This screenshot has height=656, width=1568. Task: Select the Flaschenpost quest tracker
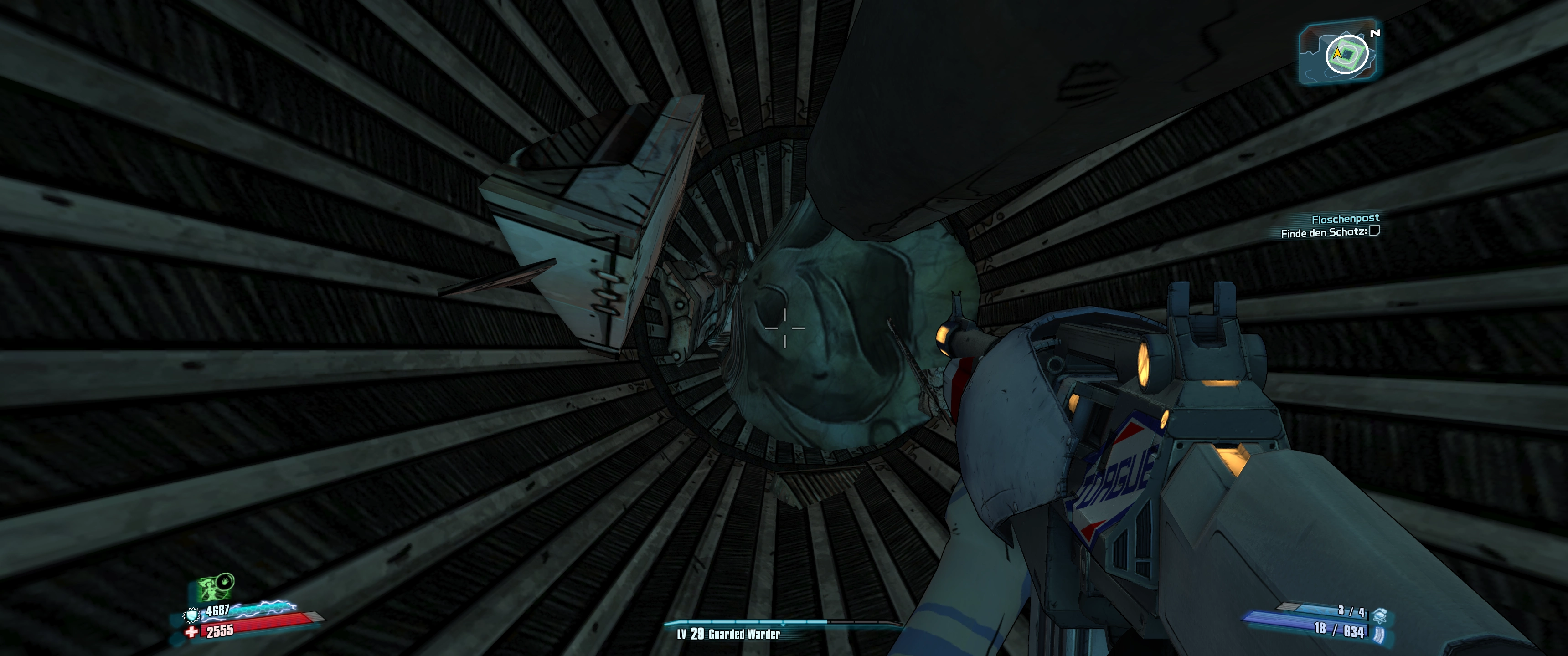[x=1345, y=219]
